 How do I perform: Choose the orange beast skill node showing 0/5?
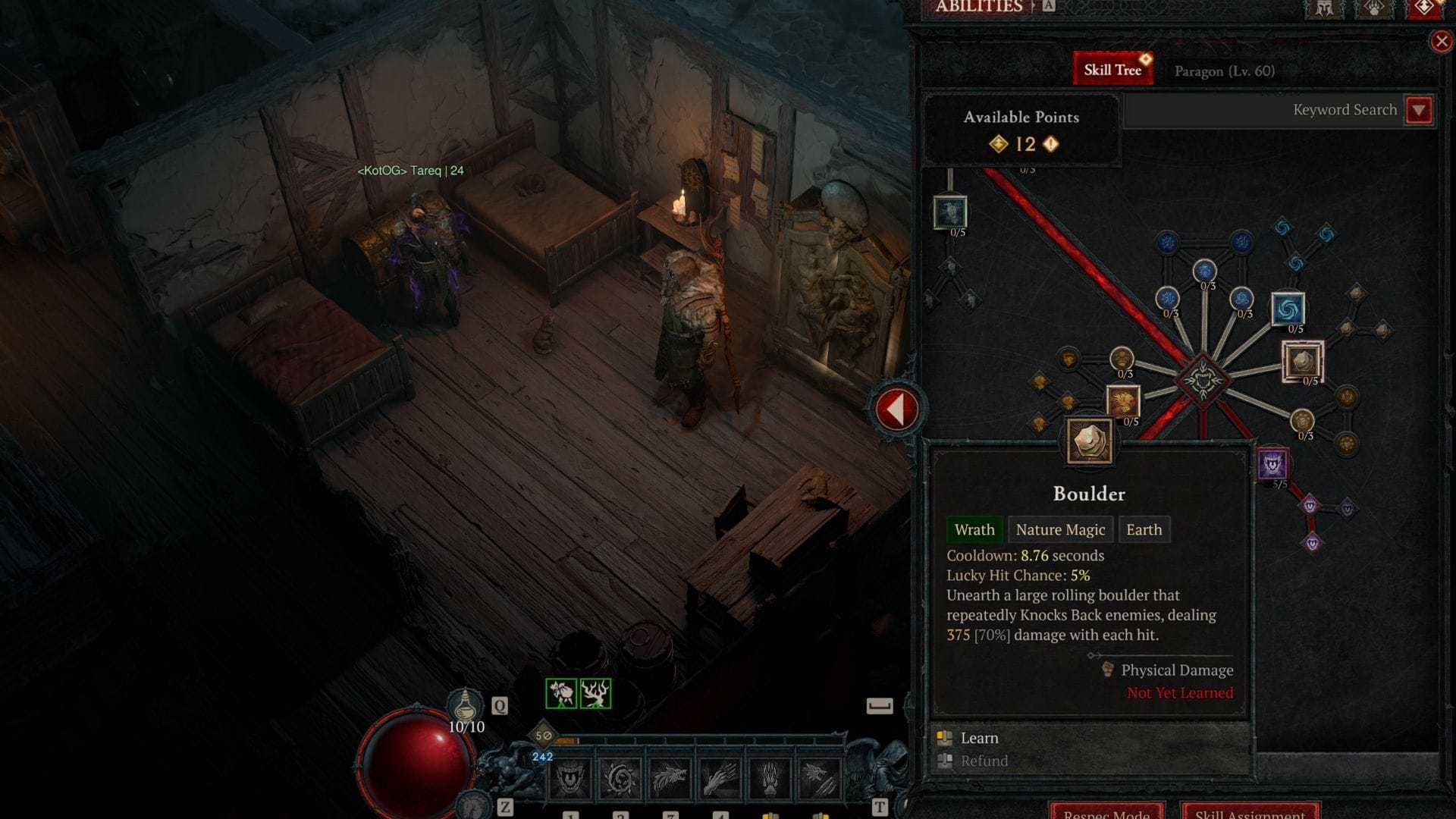[x=1122, y=401]
